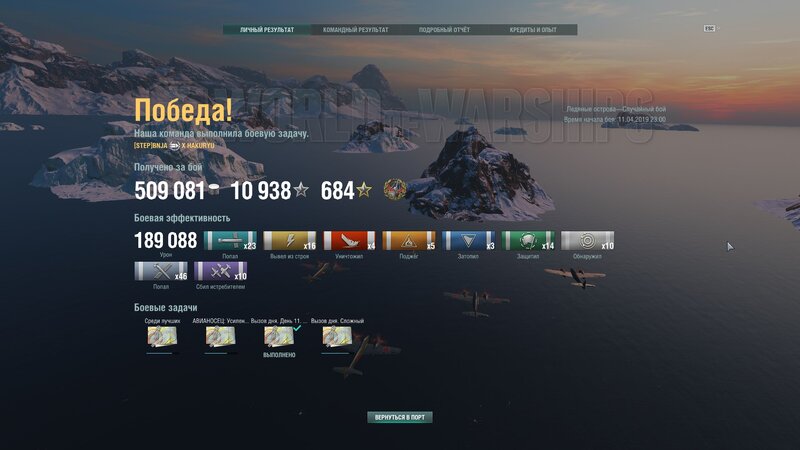The width and height of the screenshot is (800, 450).
Task: Close results with the ESC button
Action: point(709,29)
